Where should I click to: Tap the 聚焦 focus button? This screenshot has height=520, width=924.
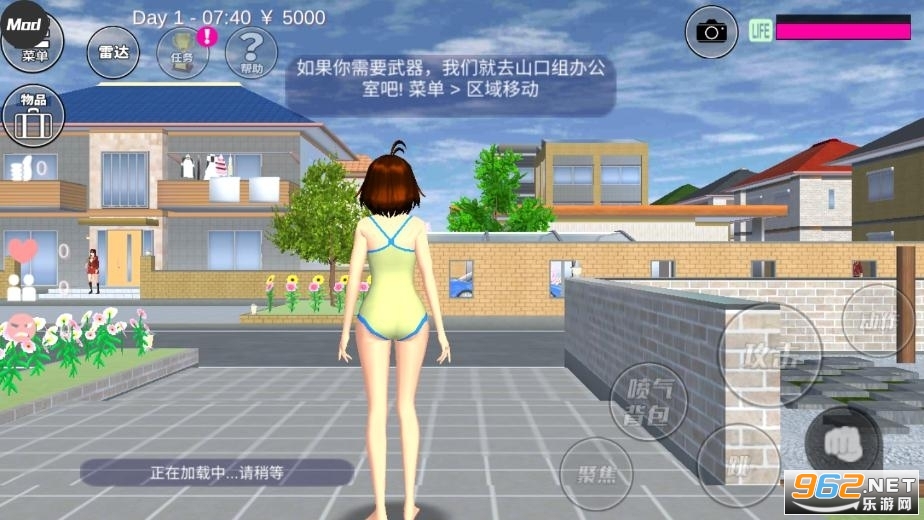596,473
